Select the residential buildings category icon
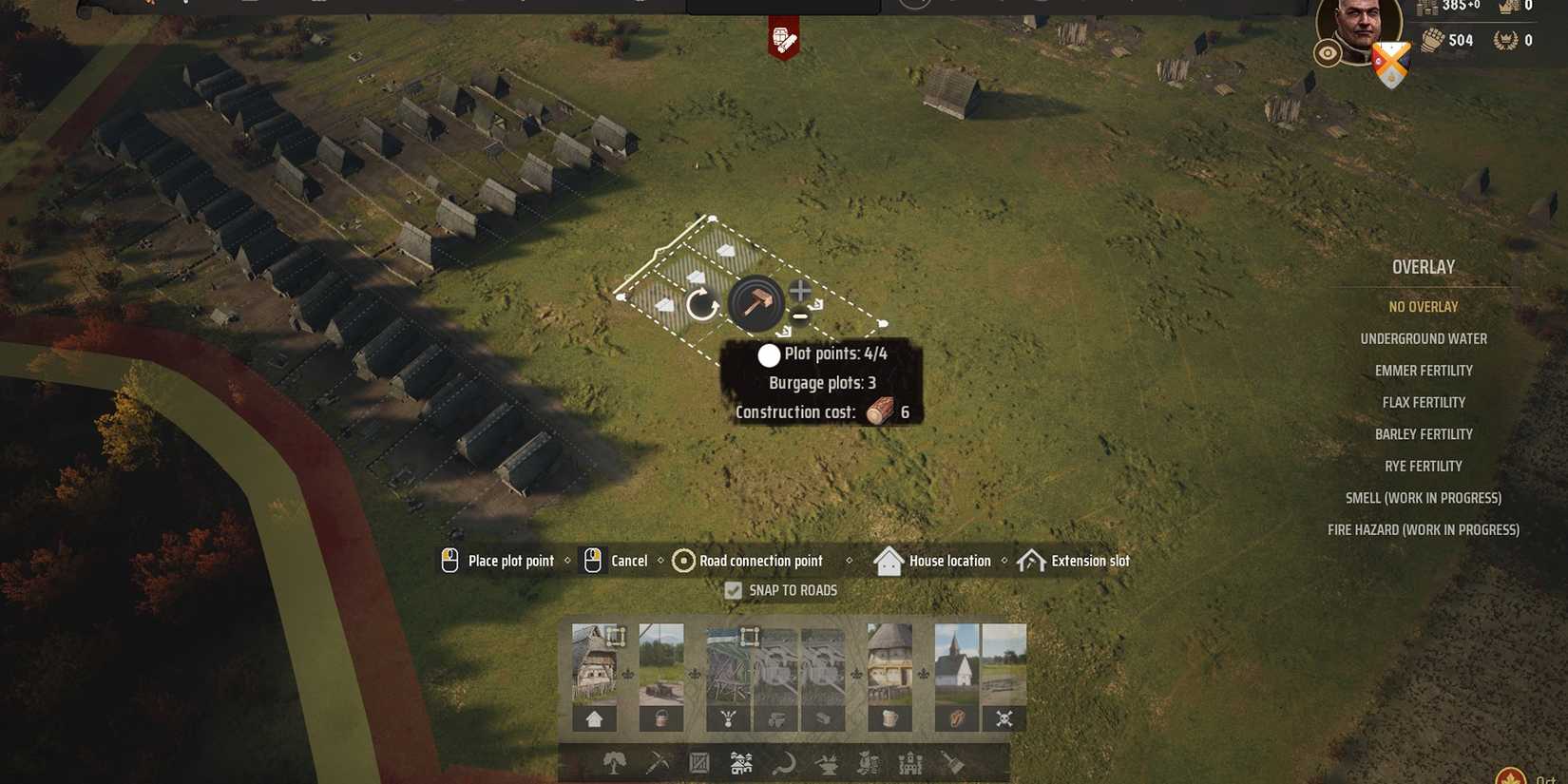1568x784 pixels. [x=742, y=762]
